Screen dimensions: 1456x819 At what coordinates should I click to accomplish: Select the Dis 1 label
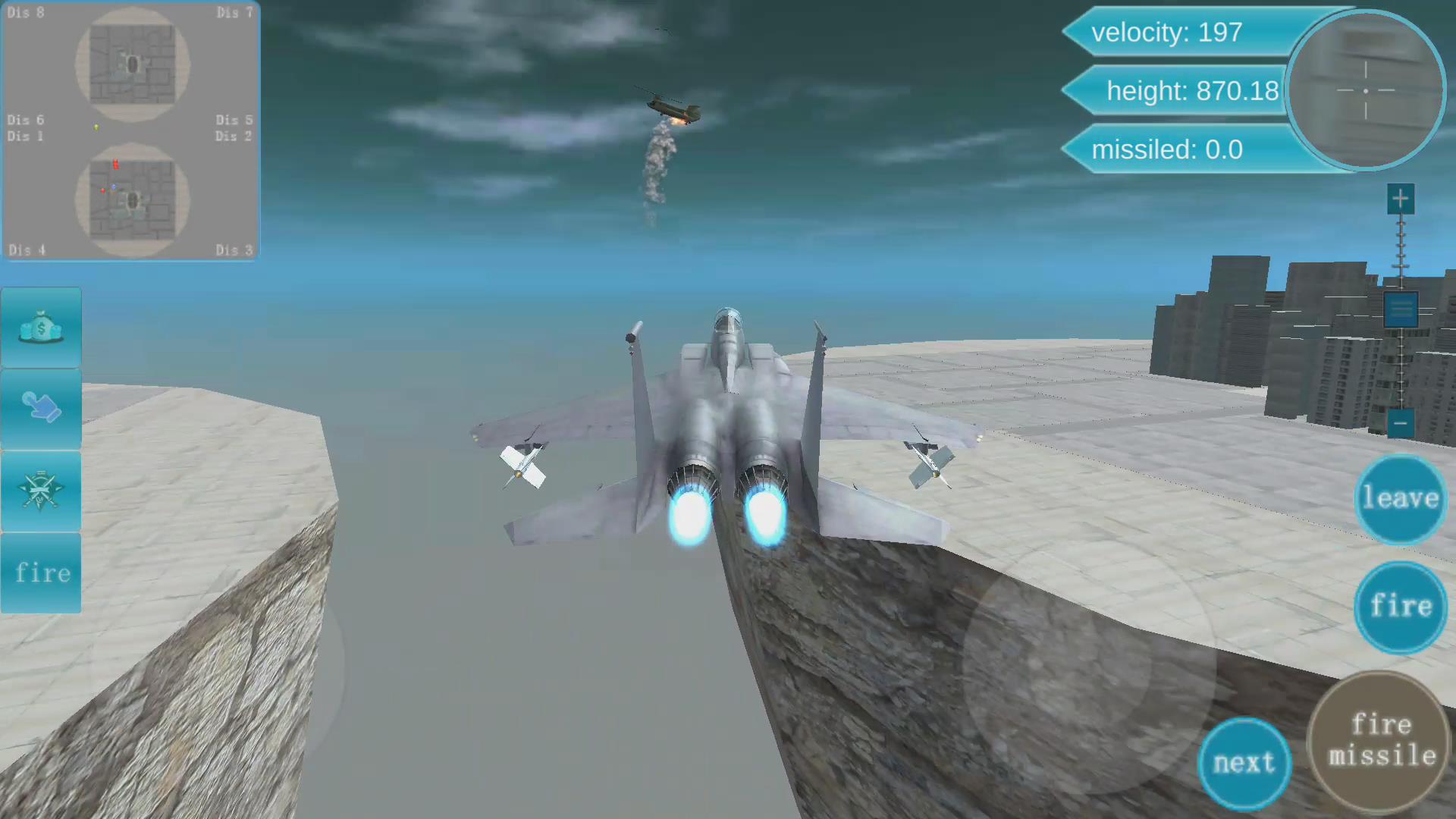coord(25,136)
